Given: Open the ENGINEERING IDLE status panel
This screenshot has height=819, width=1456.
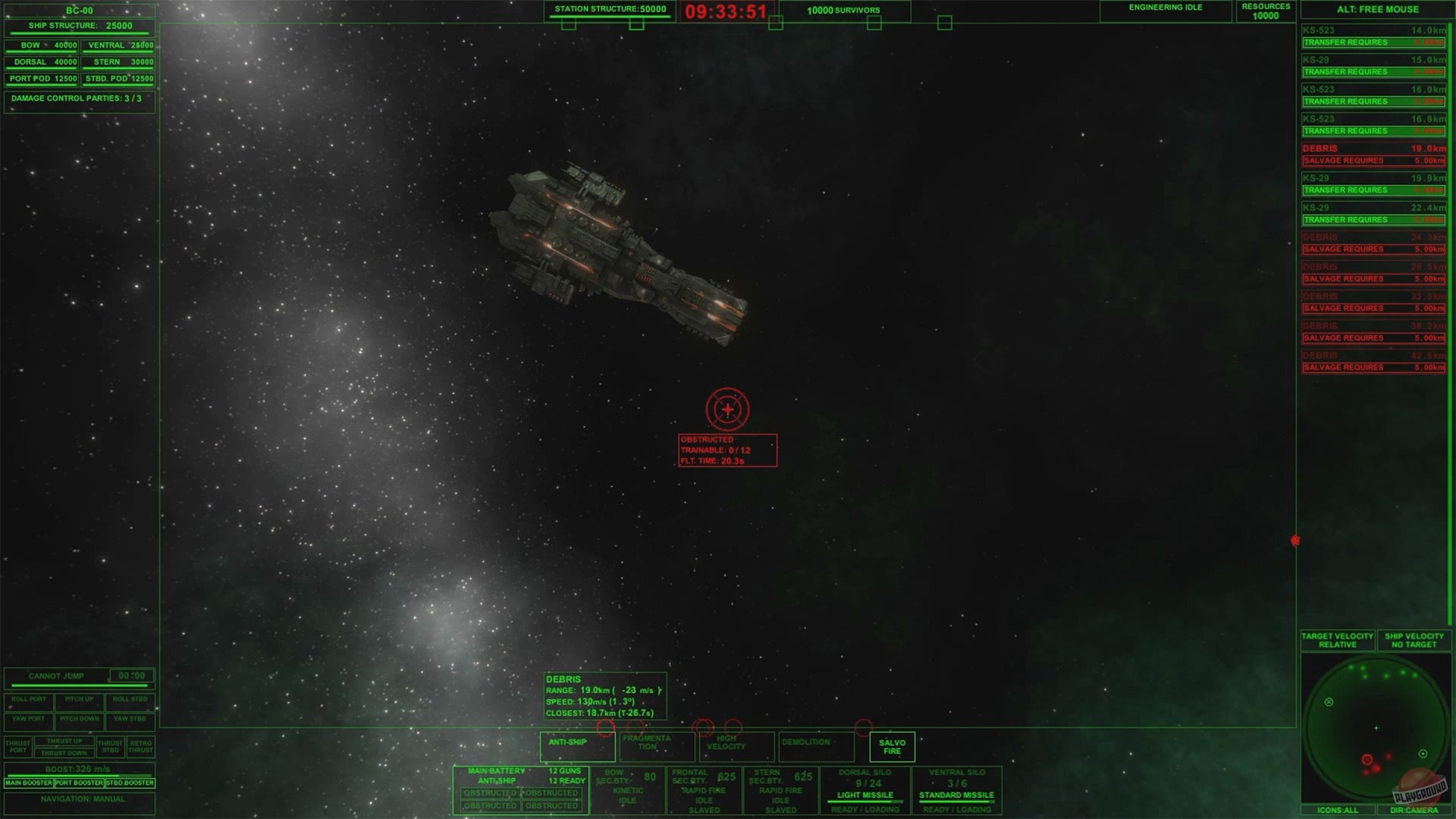Looking at the screenshot, I should [1165, 8].
